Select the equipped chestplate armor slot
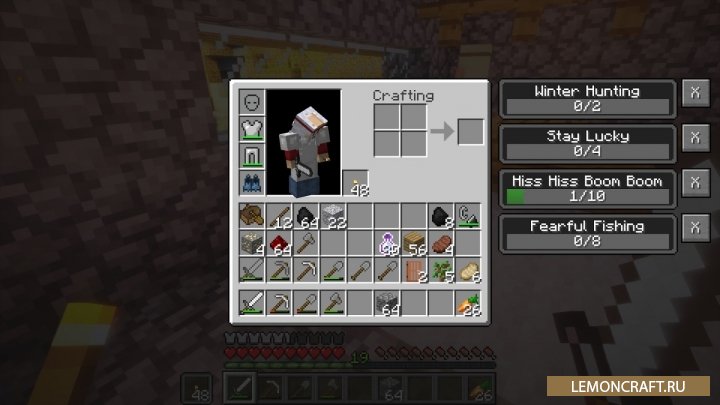This screenshot has width=720, height=405. point(251,130)
